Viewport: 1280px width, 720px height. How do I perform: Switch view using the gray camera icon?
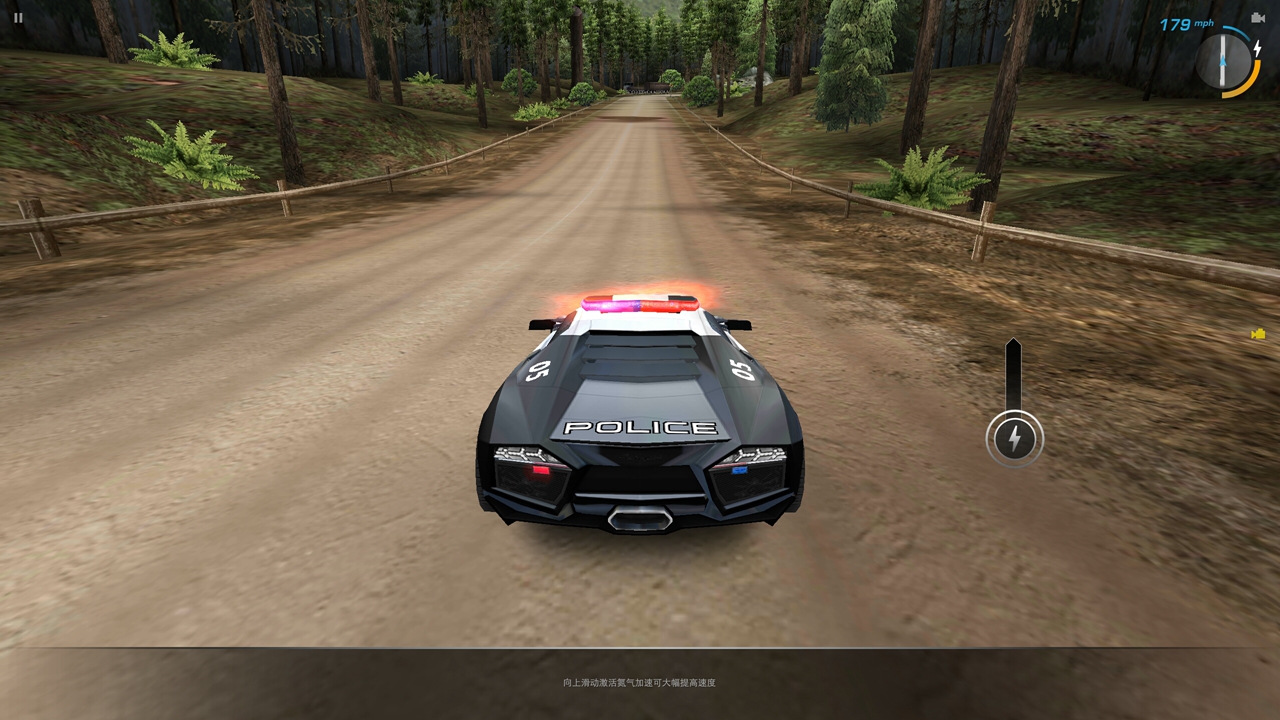point(1258,18)
